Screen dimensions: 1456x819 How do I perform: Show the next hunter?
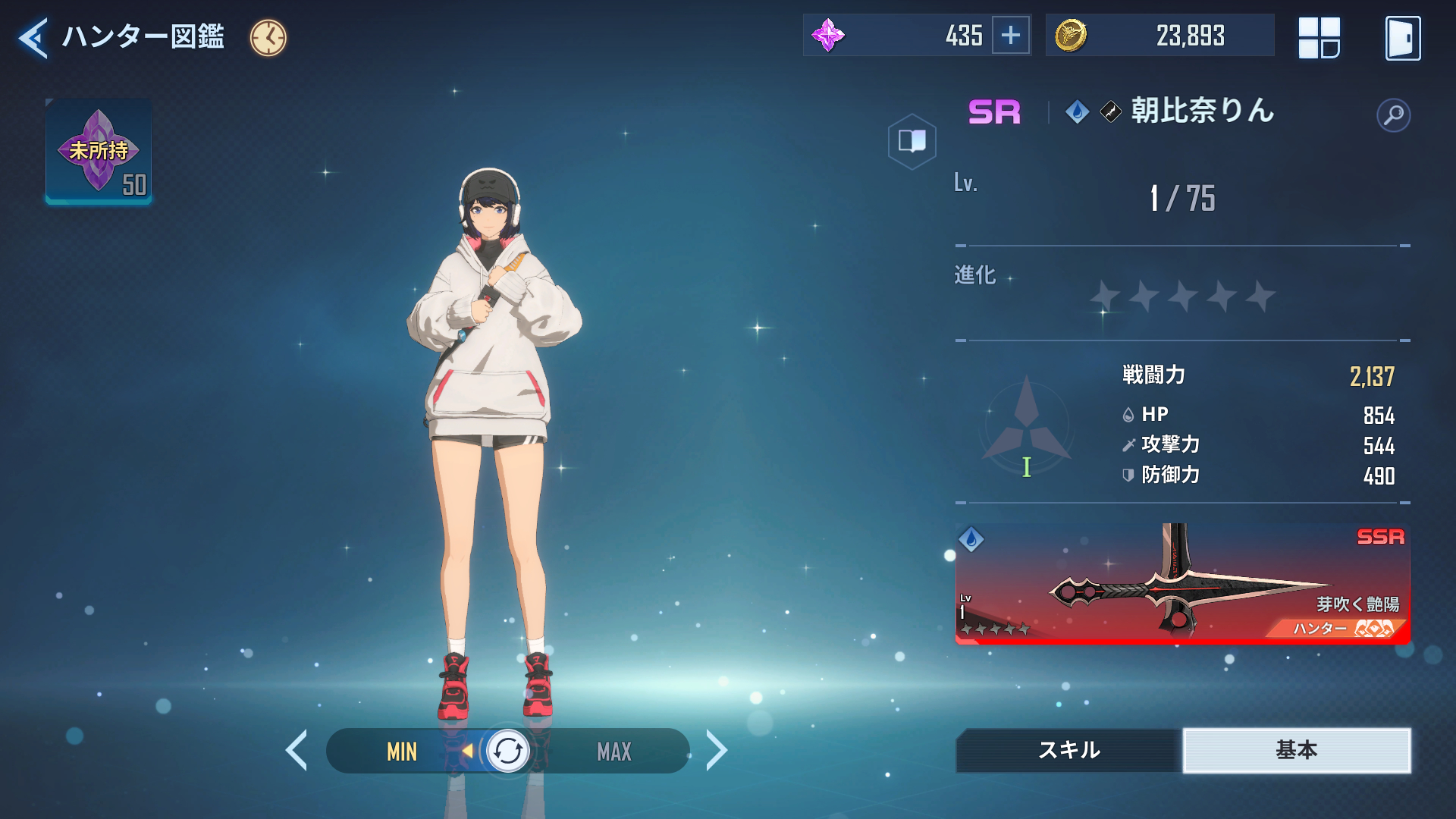716,751
